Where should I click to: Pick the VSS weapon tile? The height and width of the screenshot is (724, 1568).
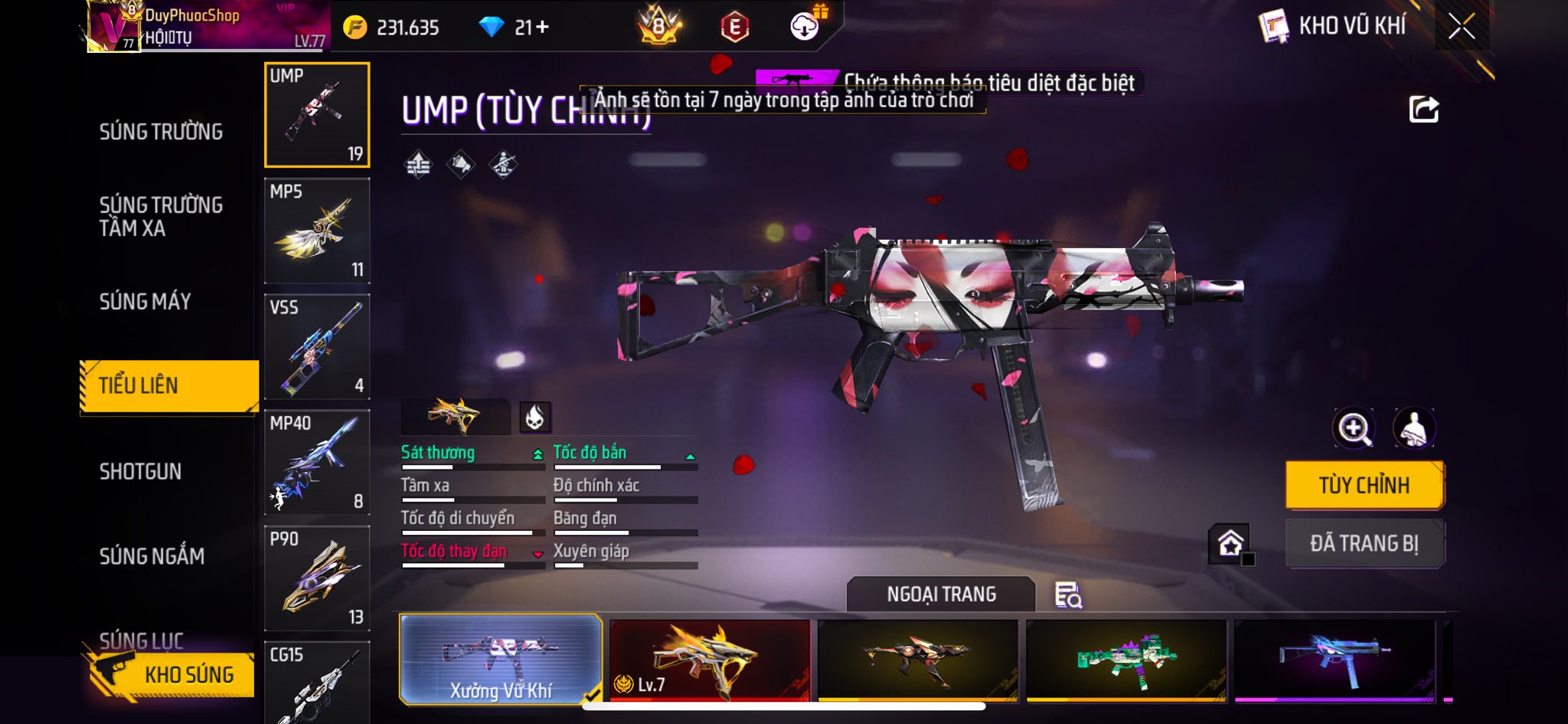pyautogui.click(x=317, y=346)
